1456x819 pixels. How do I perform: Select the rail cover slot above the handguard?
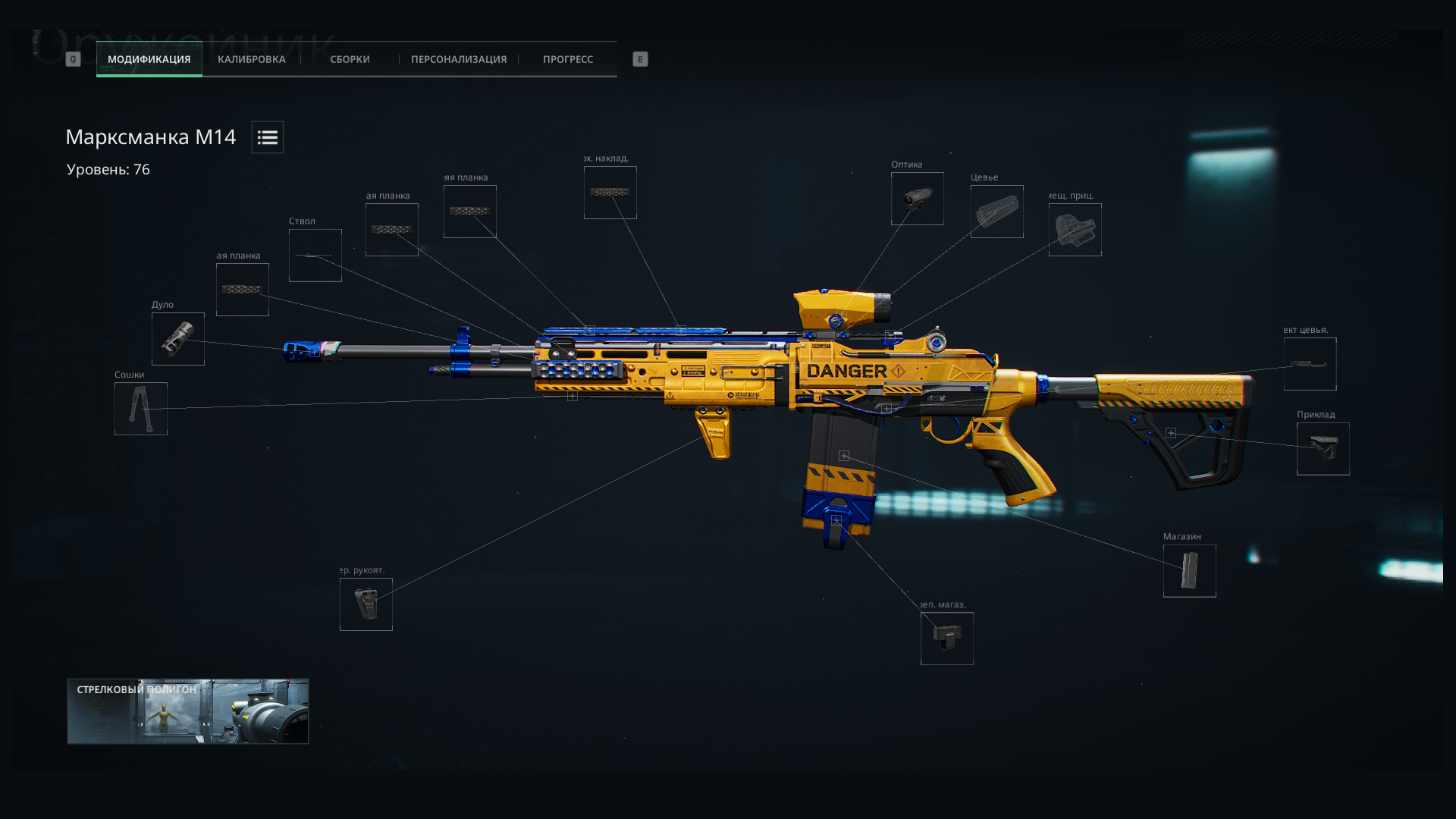point(610,193)
